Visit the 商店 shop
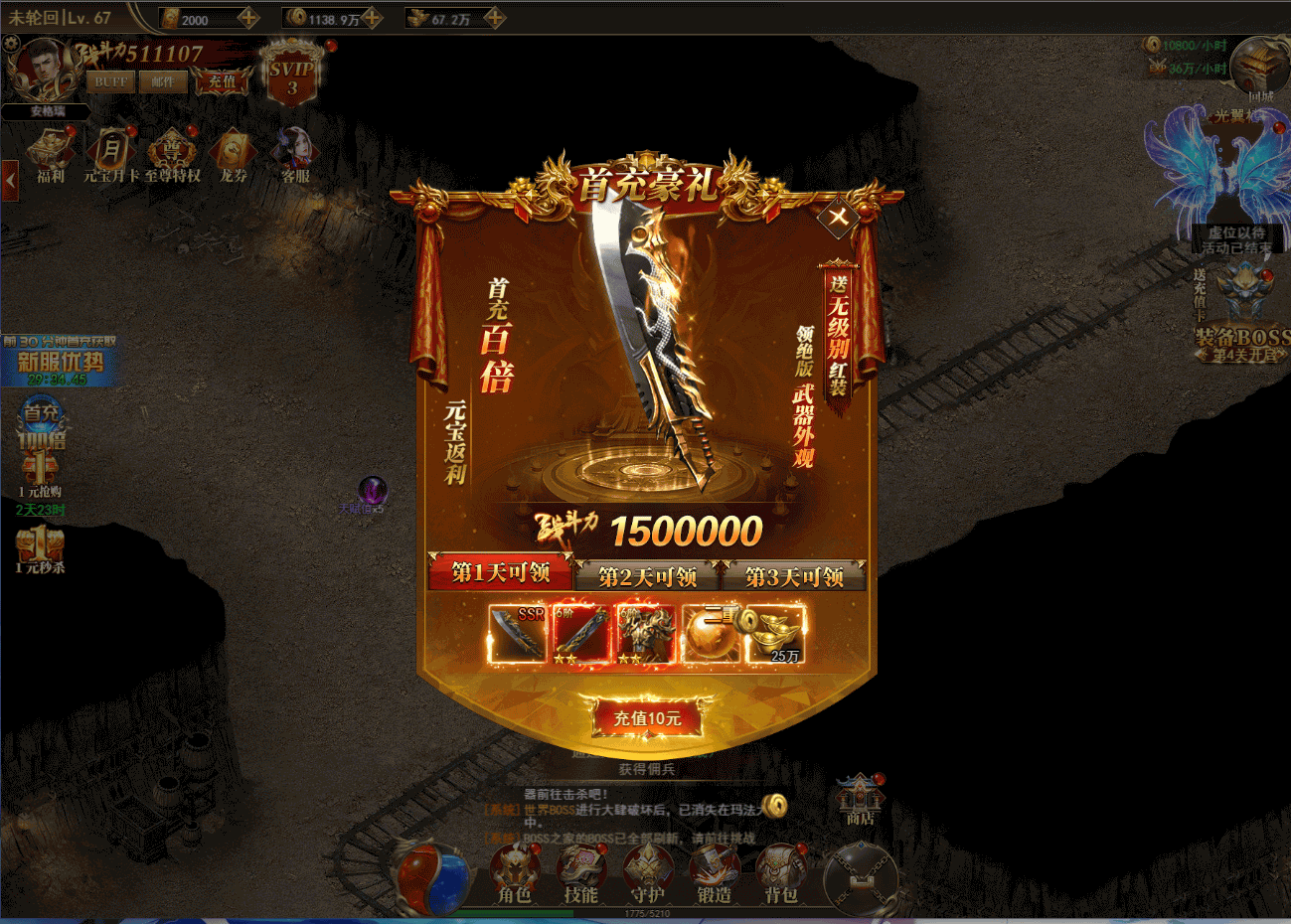Image resolution: width=1291 pixels, height=924 pixels. pyautogui.click(x=860, y=799)
